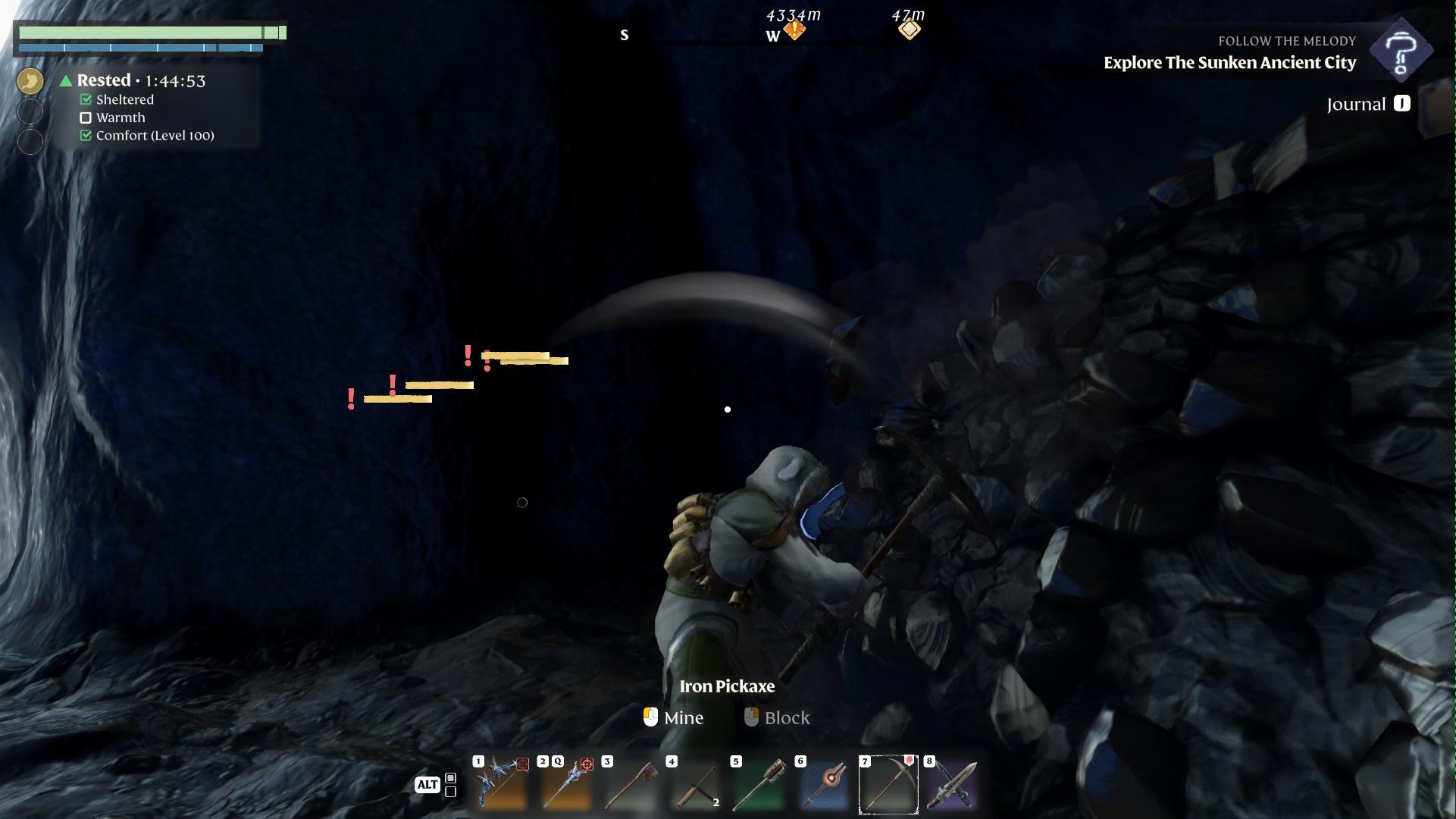Click the orange quest marker on compass
1456x819 pixels.
(794, 30)
